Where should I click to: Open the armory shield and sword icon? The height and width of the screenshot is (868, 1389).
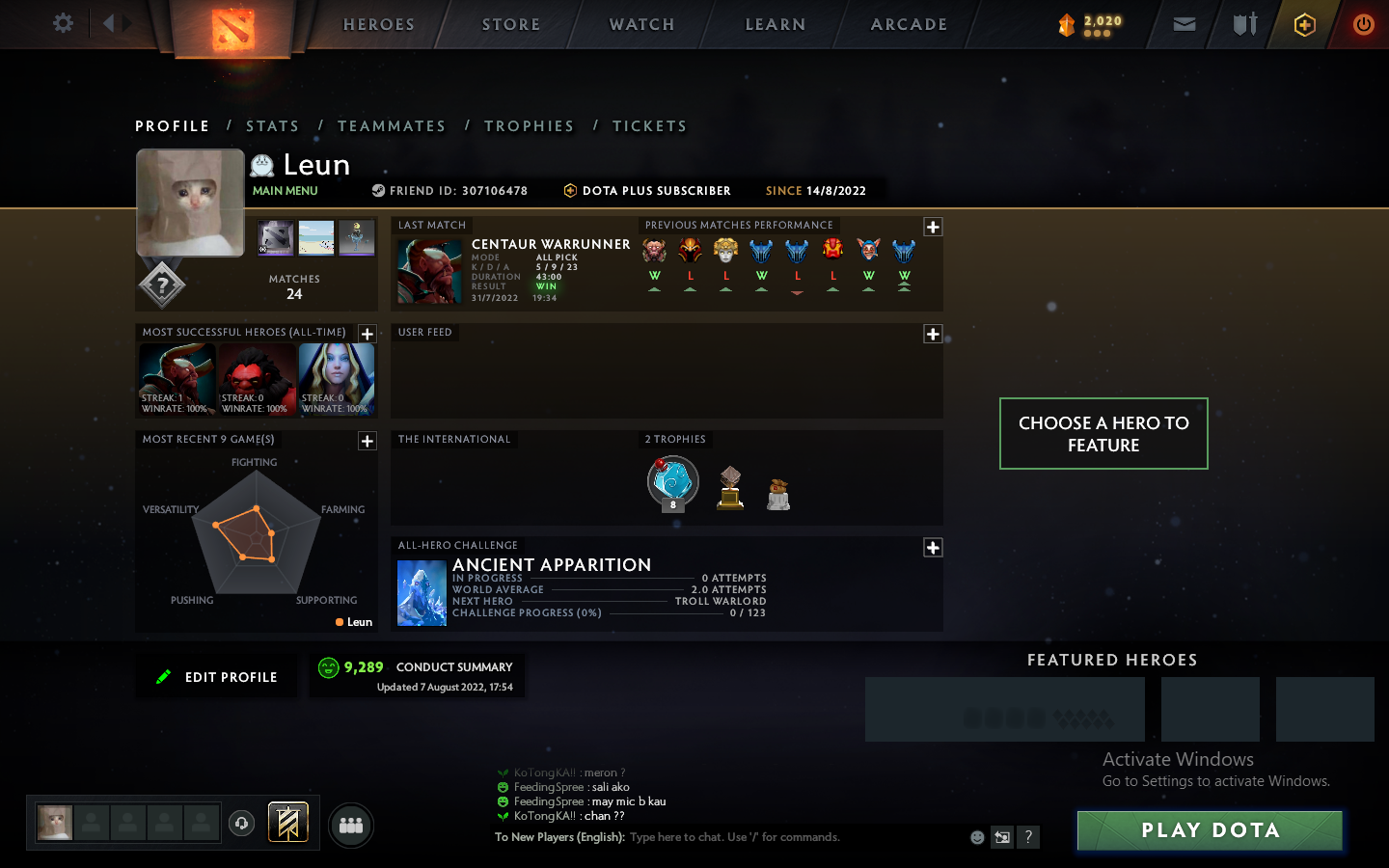point(1244,24)
